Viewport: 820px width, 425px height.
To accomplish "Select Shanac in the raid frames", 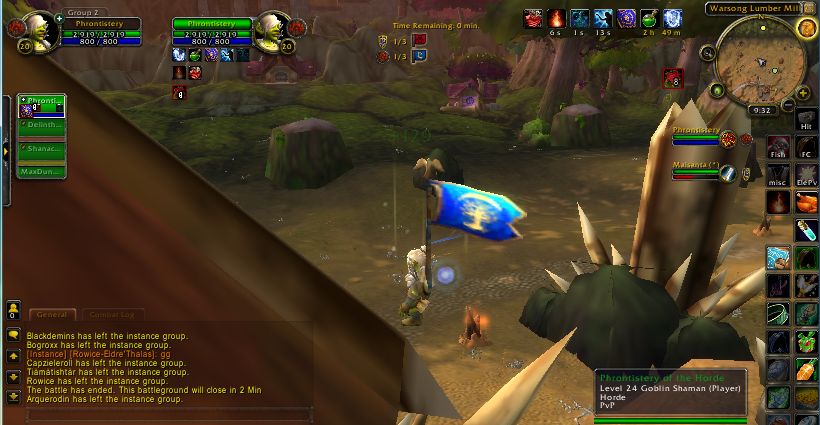I will (x=41, y=148).
